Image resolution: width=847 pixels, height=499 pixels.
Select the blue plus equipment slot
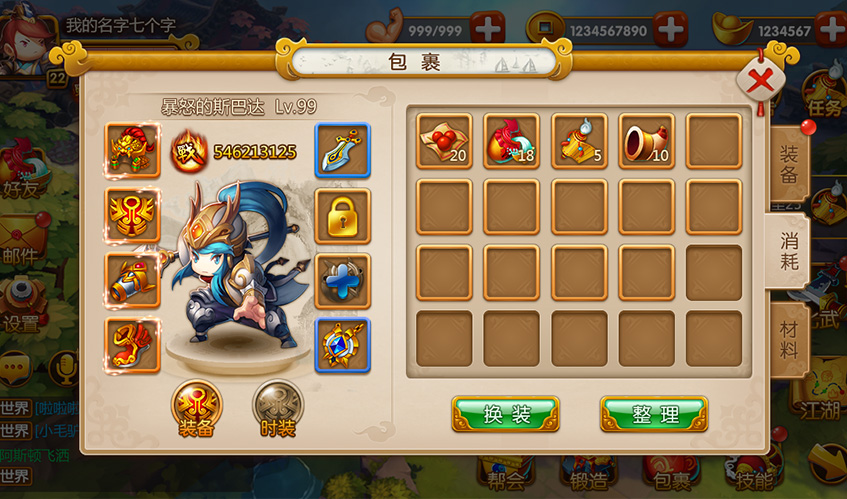[x=342, y=280]
